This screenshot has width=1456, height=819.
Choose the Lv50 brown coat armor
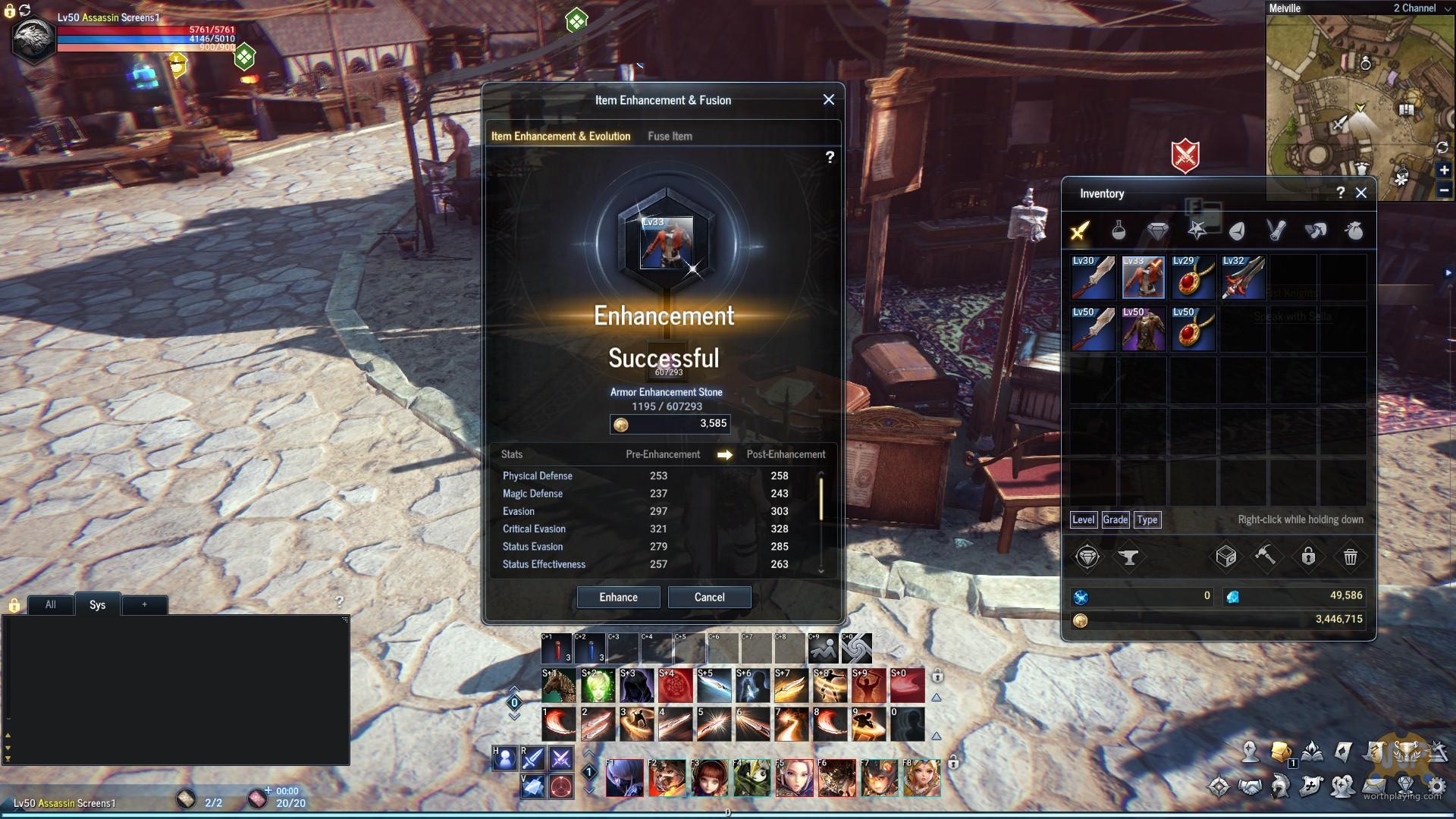(1143, 328)
